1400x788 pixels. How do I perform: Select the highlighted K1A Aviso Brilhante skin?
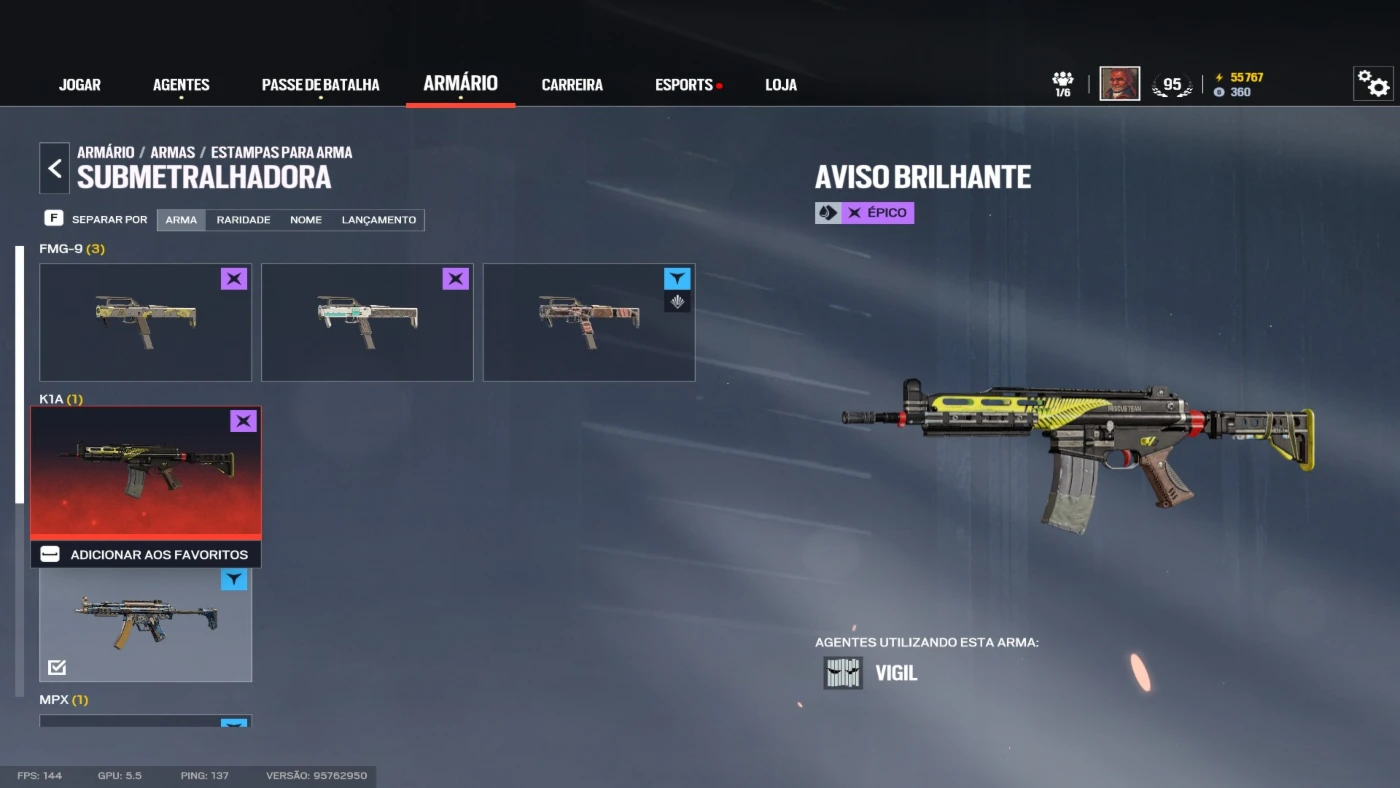(x=146, y=472)
